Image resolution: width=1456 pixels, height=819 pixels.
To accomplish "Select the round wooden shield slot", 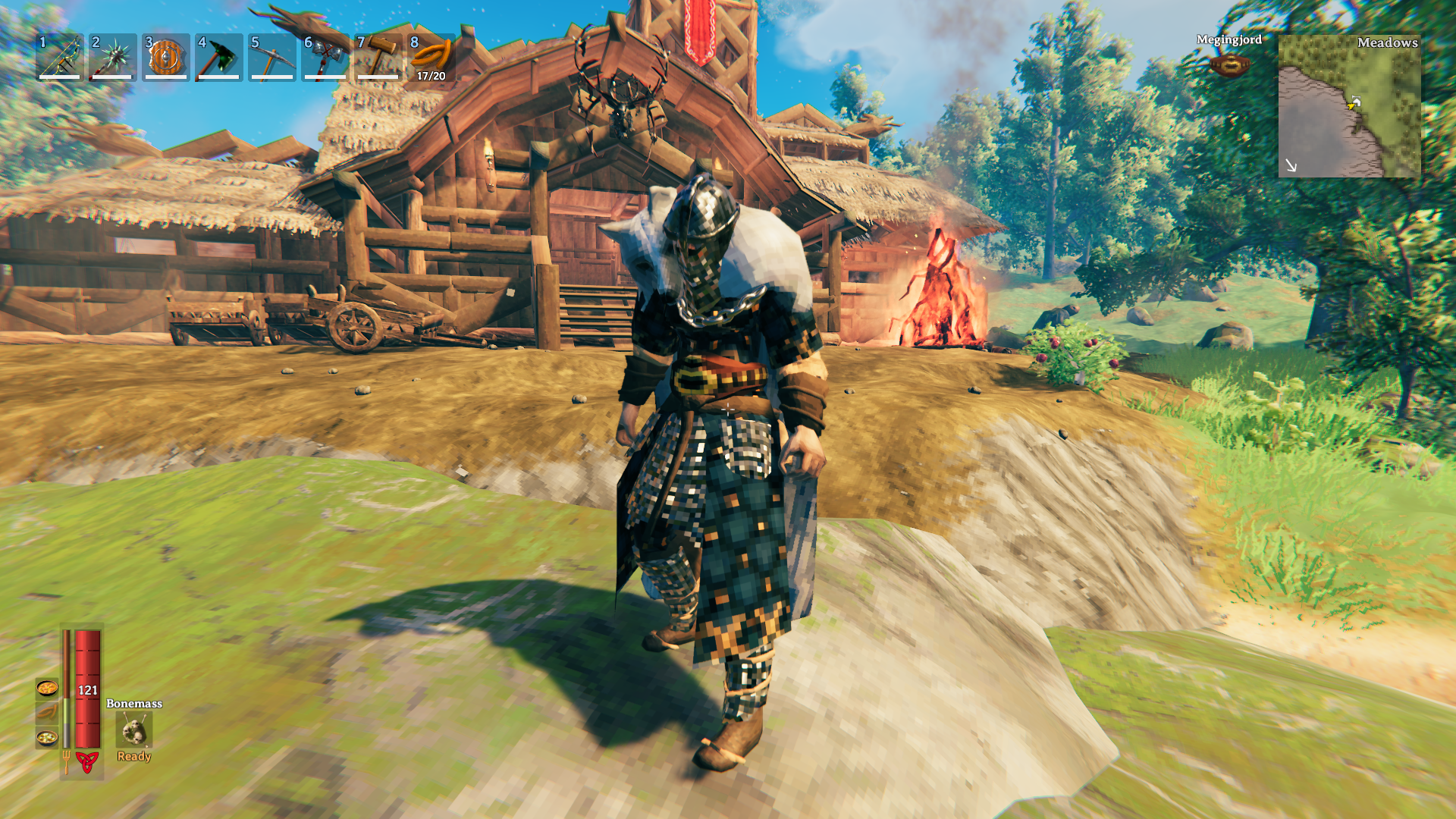I will [166, 57].
